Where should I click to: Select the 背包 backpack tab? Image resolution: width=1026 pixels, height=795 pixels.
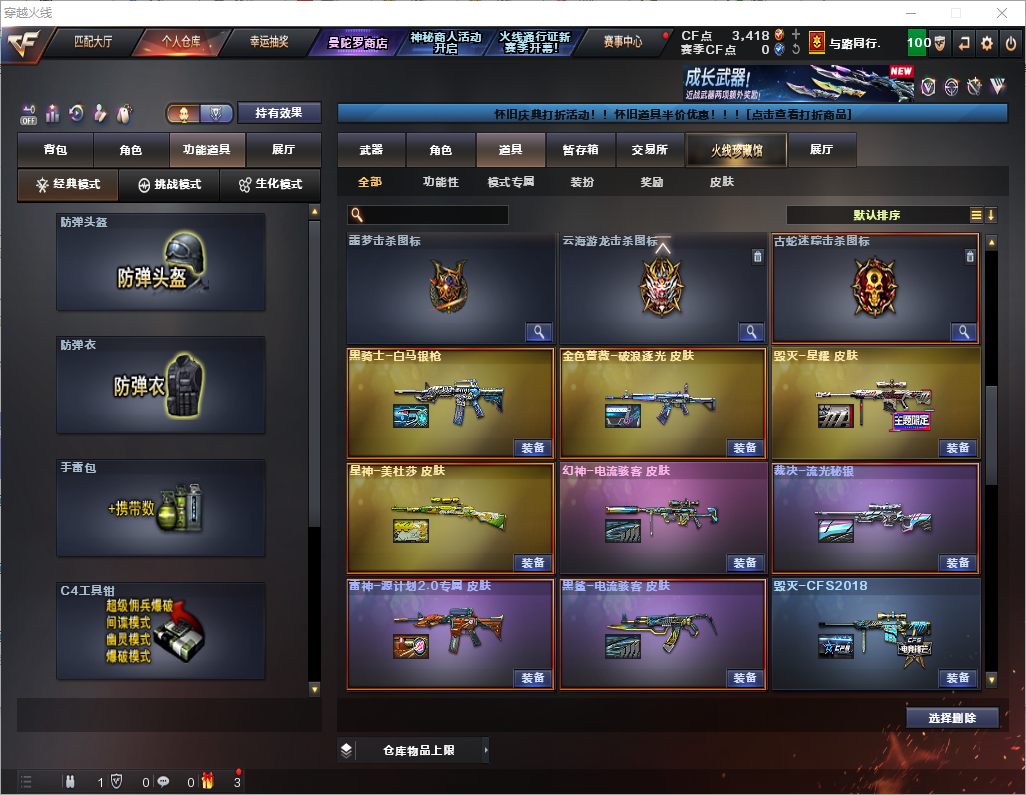(55, 150)
